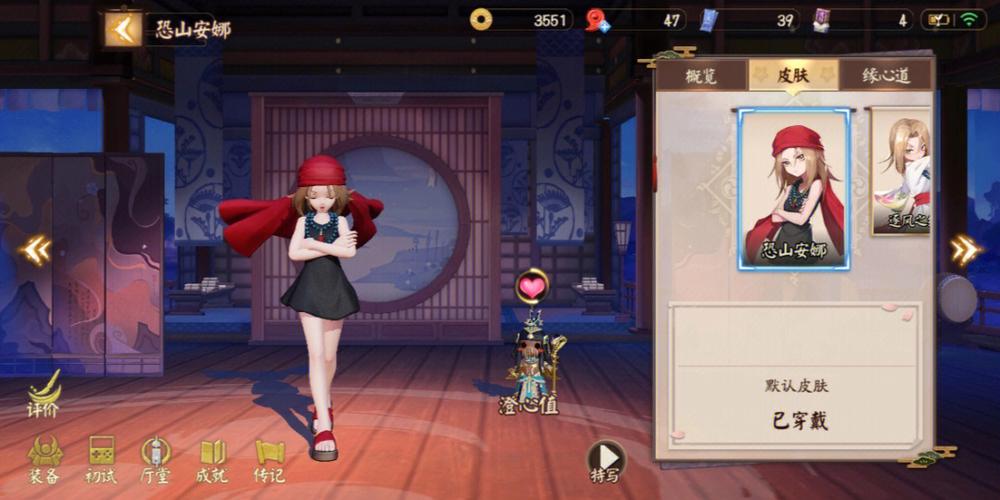This screenshot has height=500, width=1000.
Task: Open the 缘心道 tab
Action: point(886,76)
